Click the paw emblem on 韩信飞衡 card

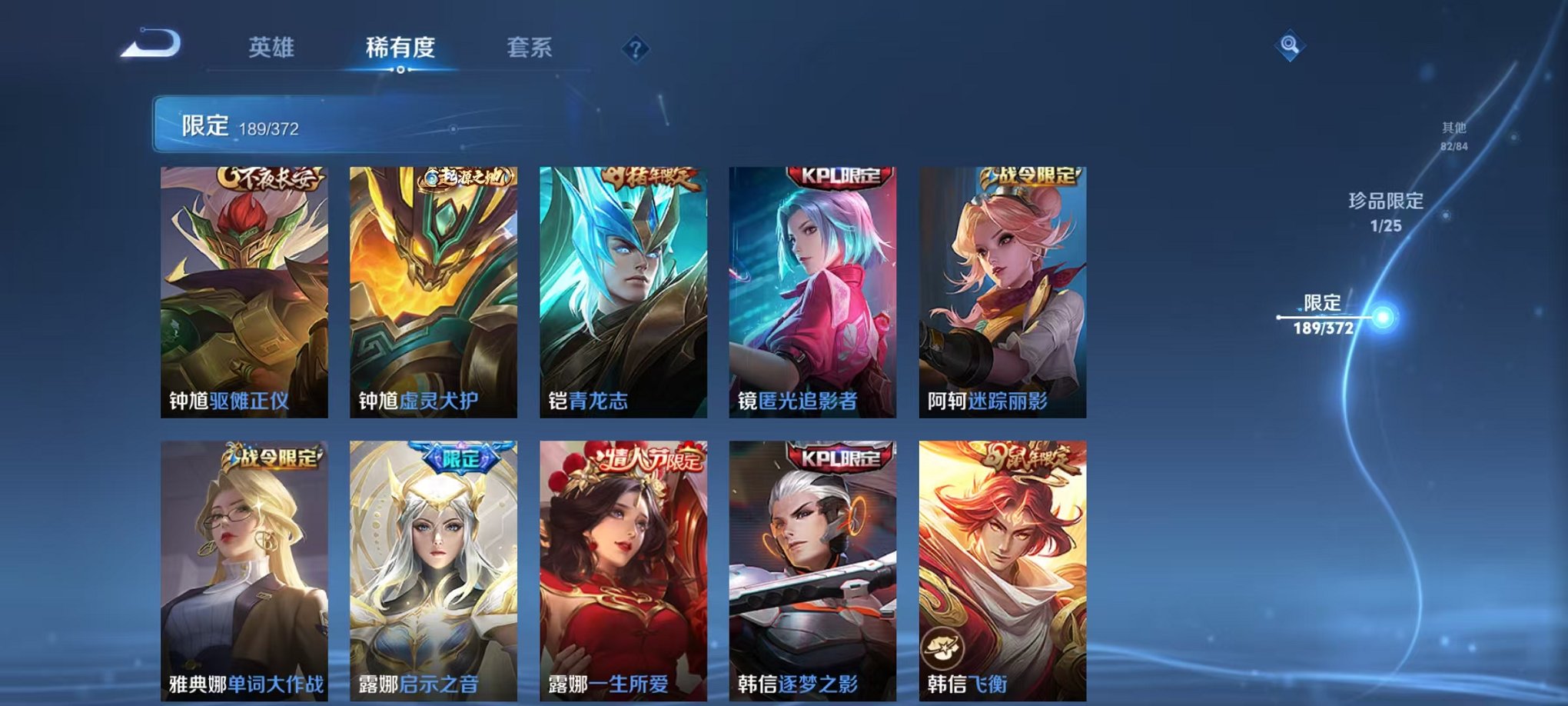click(942, 646)
